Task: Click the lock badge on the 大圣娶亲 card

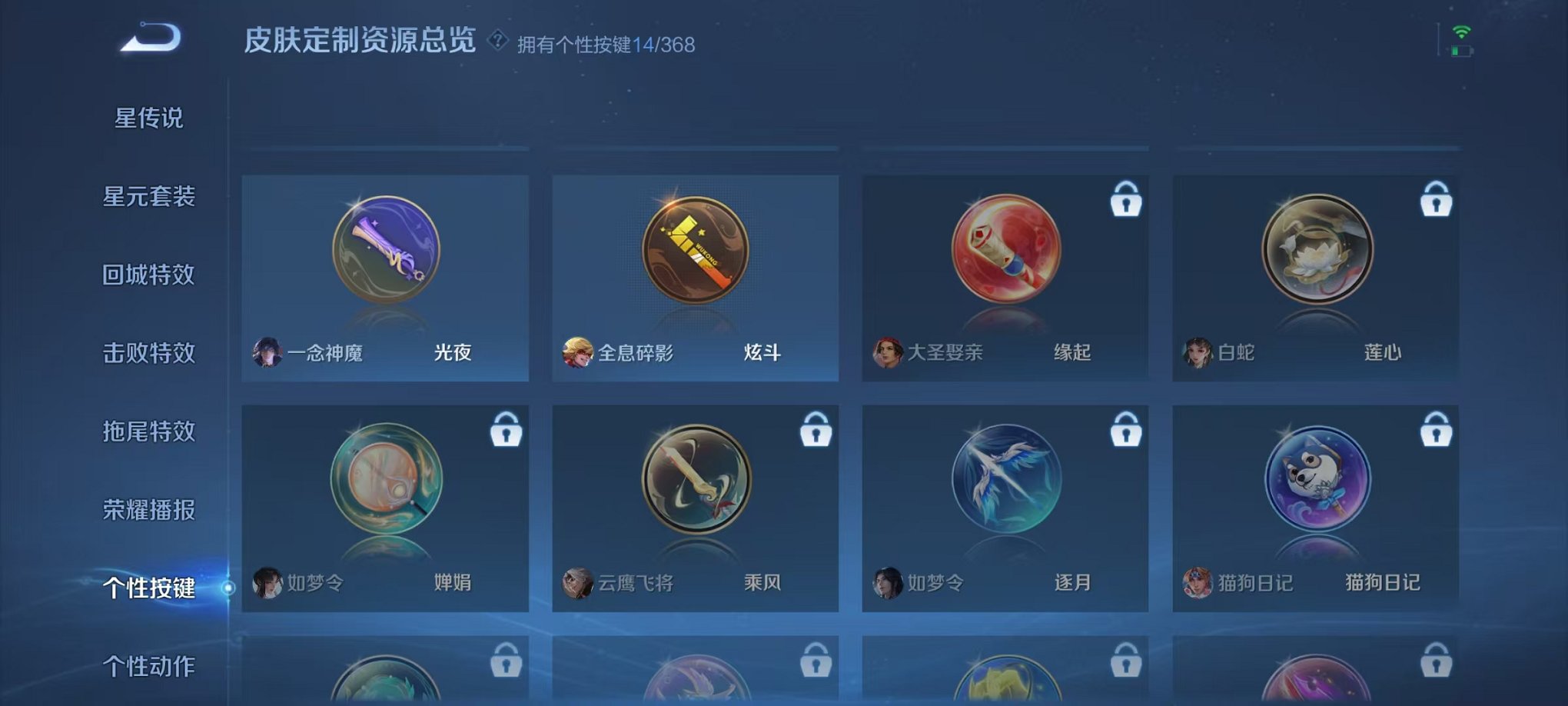Action: [1127, 198]
